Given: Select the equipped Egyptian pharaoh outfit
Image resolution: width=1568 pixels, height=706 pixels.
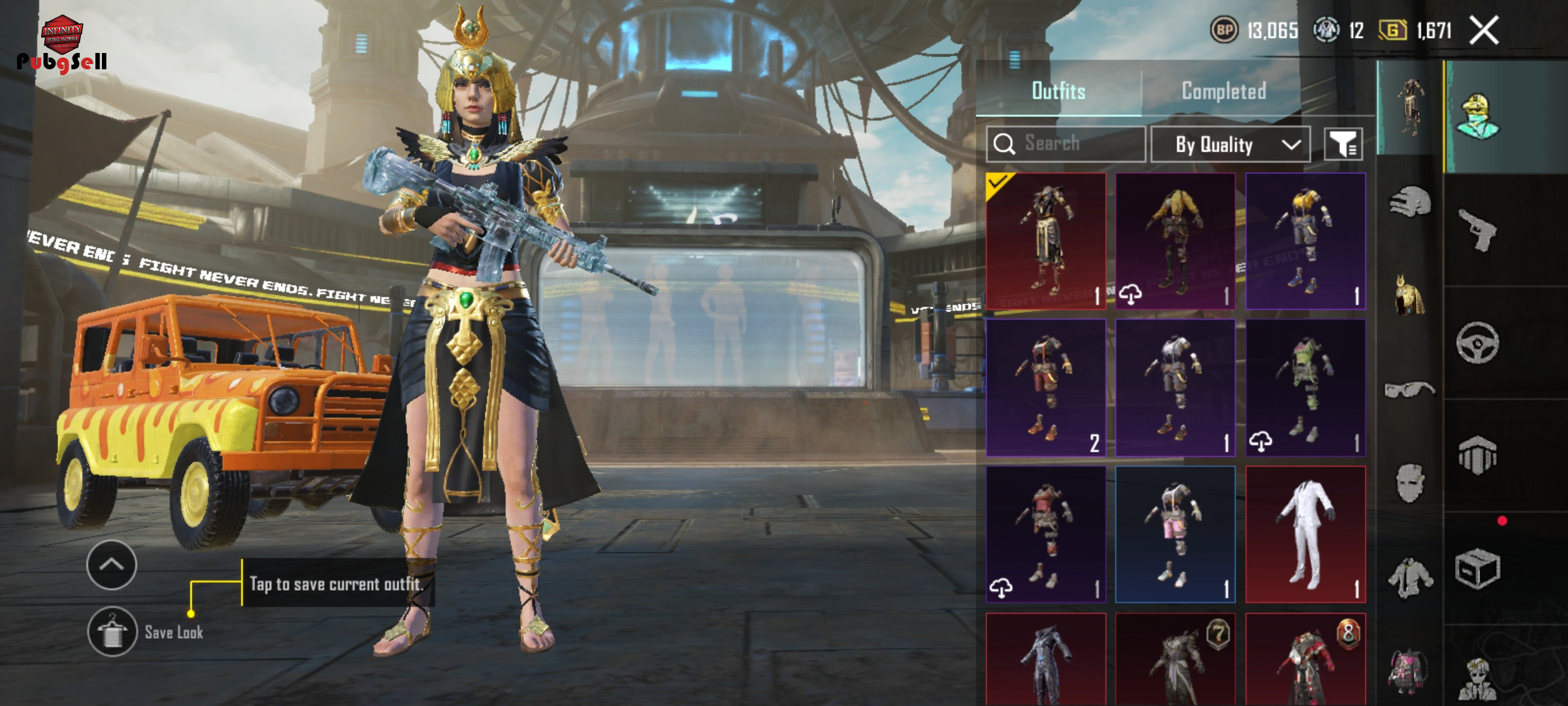Looking at the screenshot, I should (x=1045, y=241).
